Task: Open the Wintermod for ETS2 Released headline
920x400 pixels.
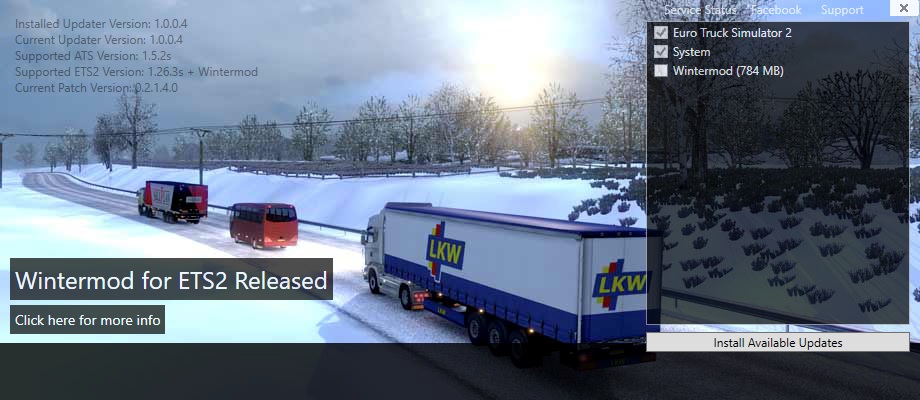Action: tap(171, 280)
